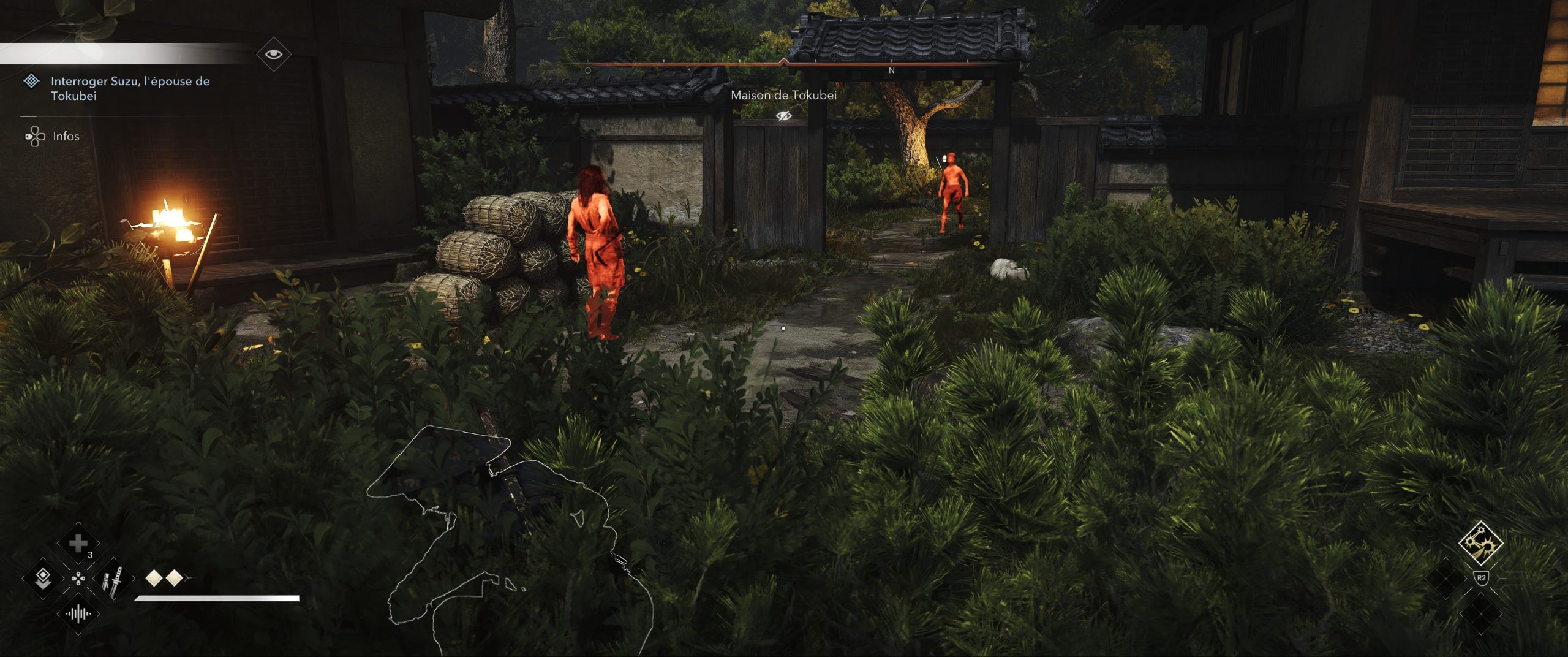The height and width of the screenshot is (657, 1568).
Task: Activate the gold spiked-burst ability icon
Action: pos(1480,543)
